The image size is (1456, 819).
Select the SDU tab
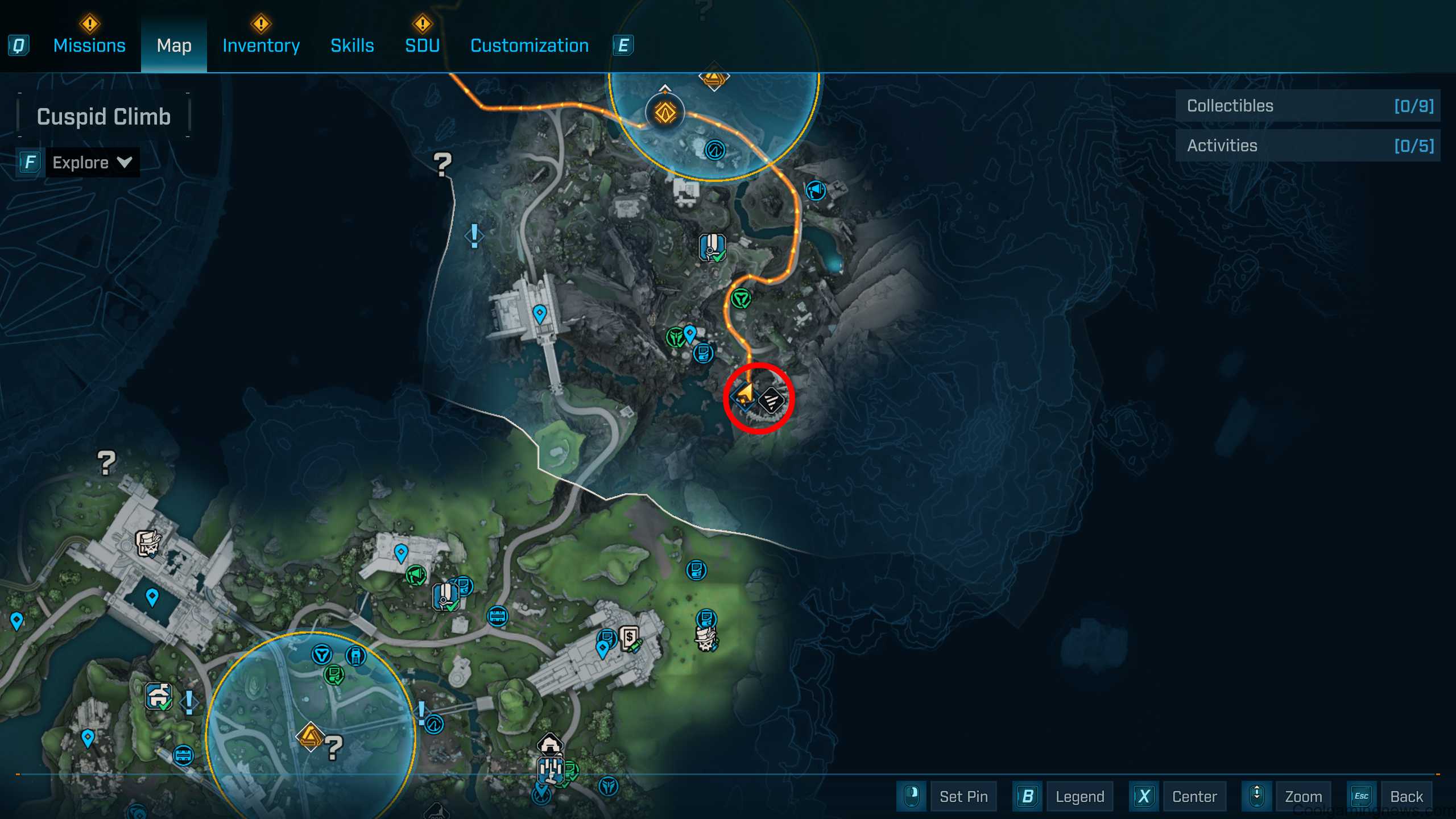(422, 45)
